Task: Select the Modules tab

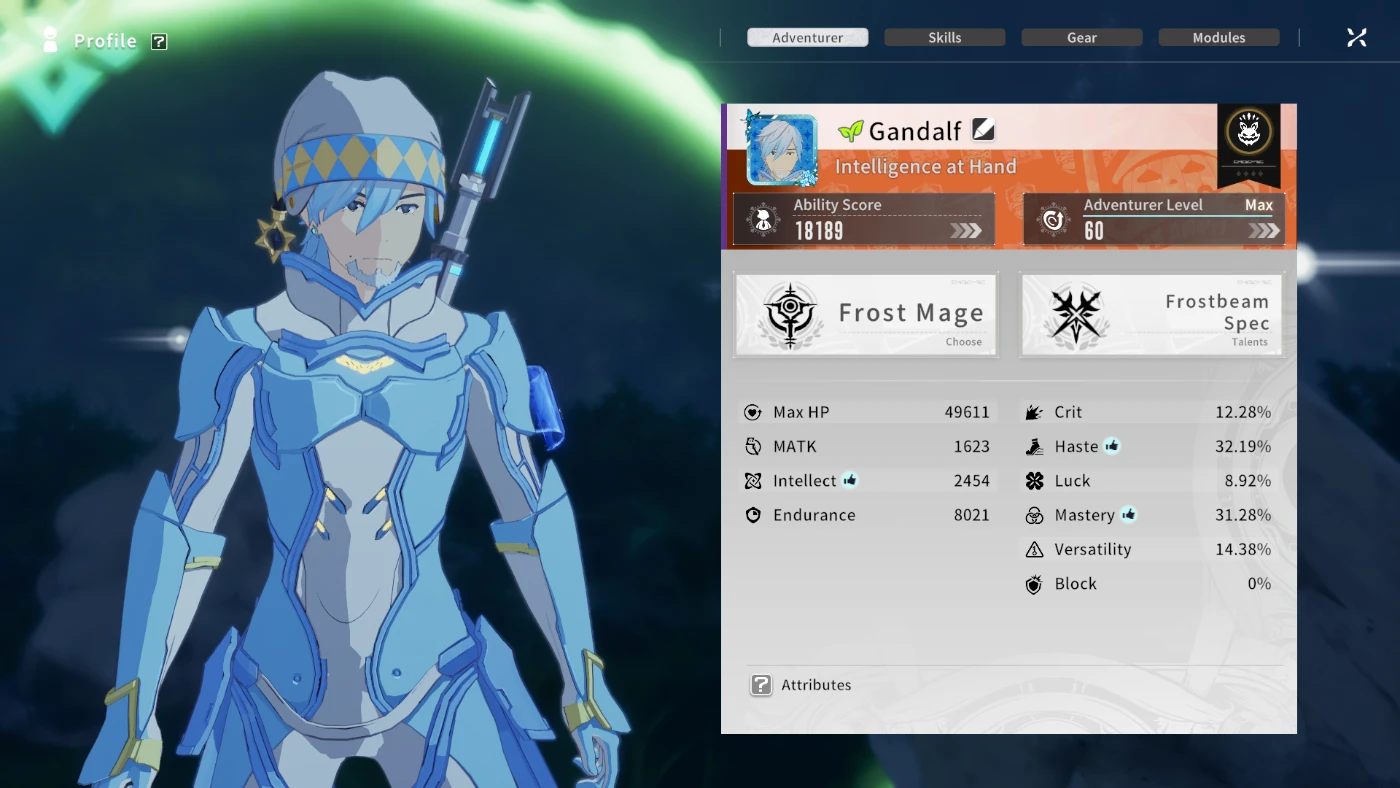Action: tap(1218, 38)
